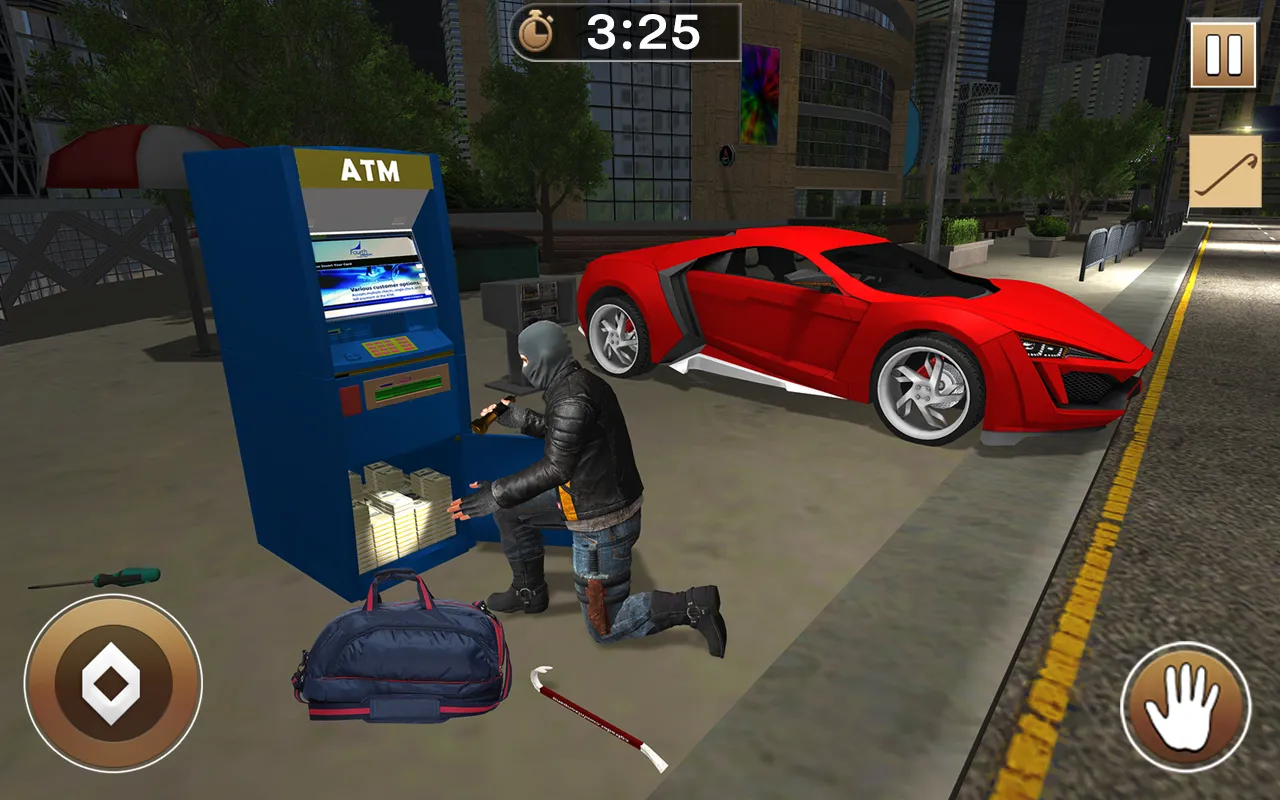The width and height of the screenshot is (1280, 800).
Task: Select the Various customer options banner
Action: click(x=385, y=288)
